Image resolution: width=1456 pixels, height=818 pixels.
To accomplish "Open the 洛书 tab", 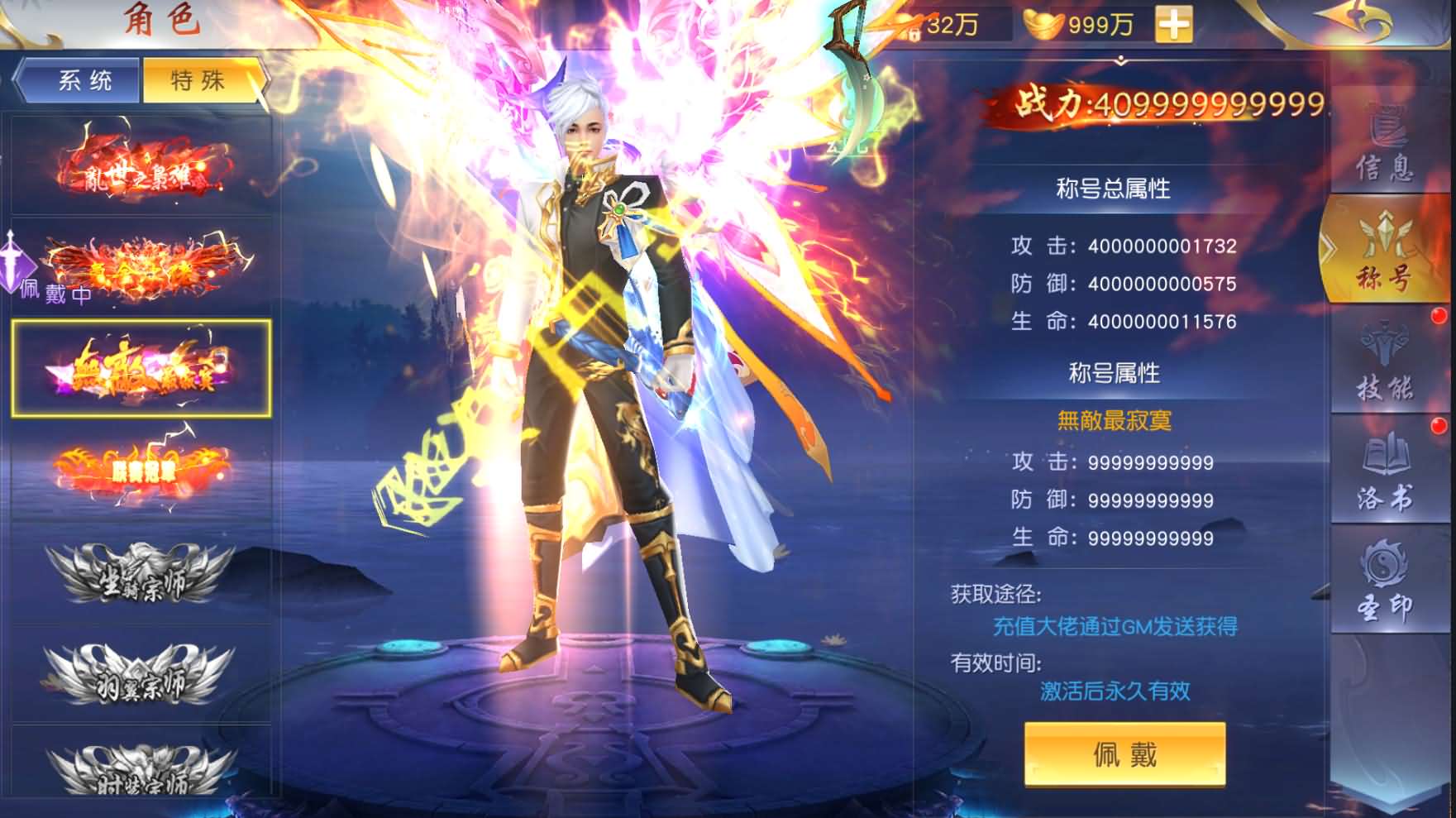I will tap(1384, 473).
